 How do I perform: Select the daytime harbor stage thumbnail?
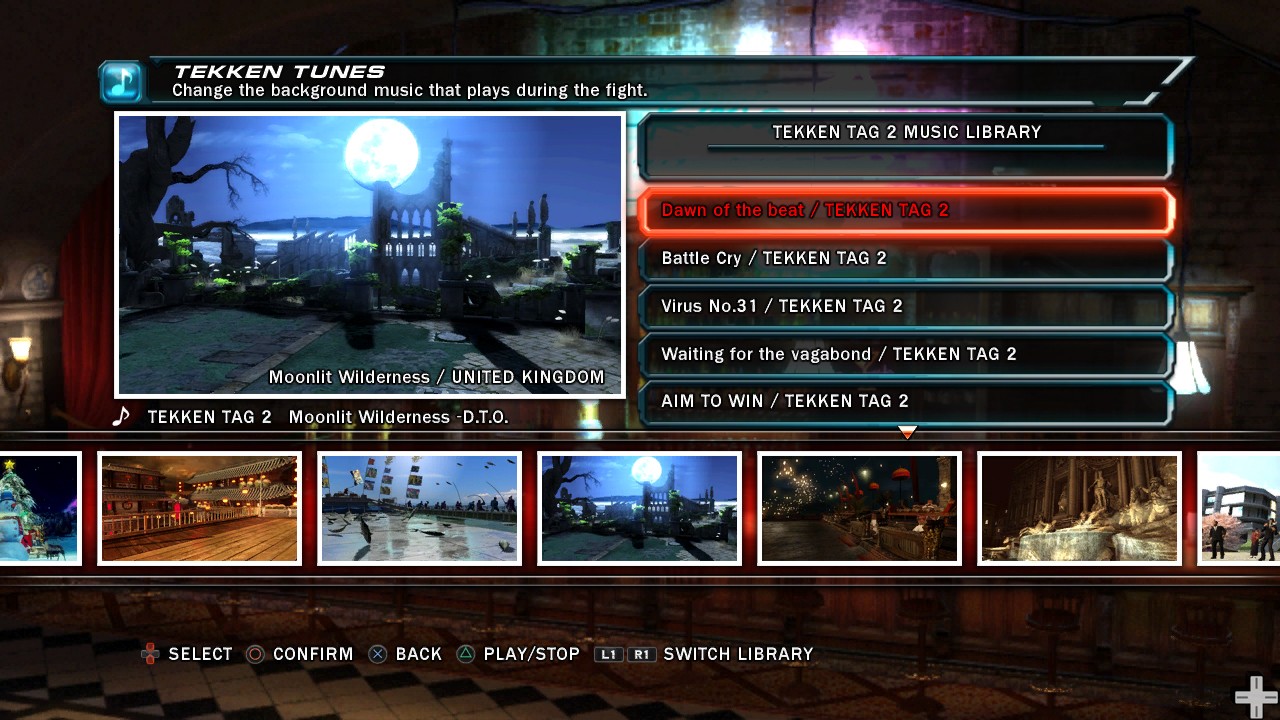click(420, 508)
